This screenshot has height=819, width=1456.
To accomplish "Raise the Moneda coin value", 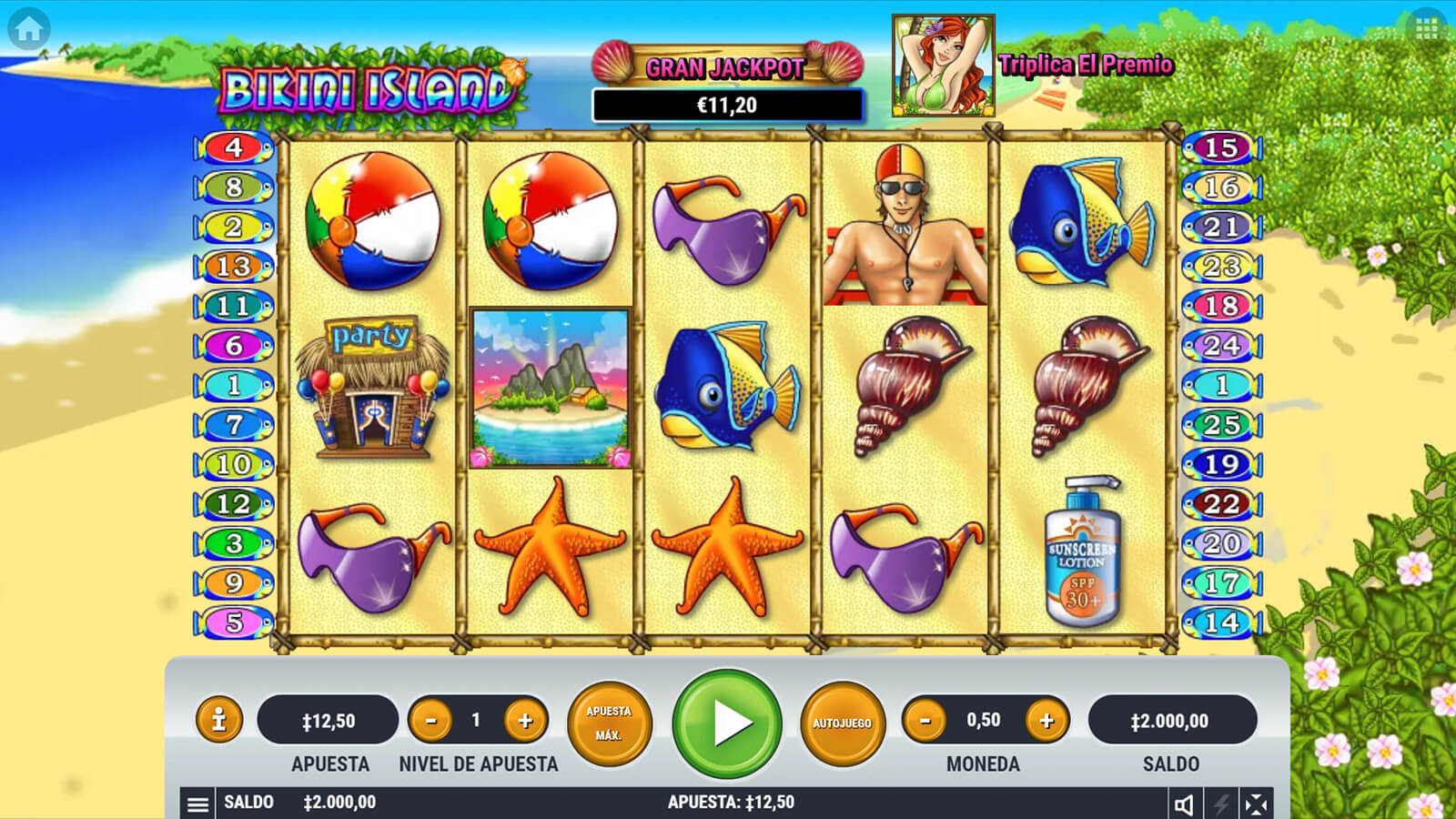I will pos(1046,721).
